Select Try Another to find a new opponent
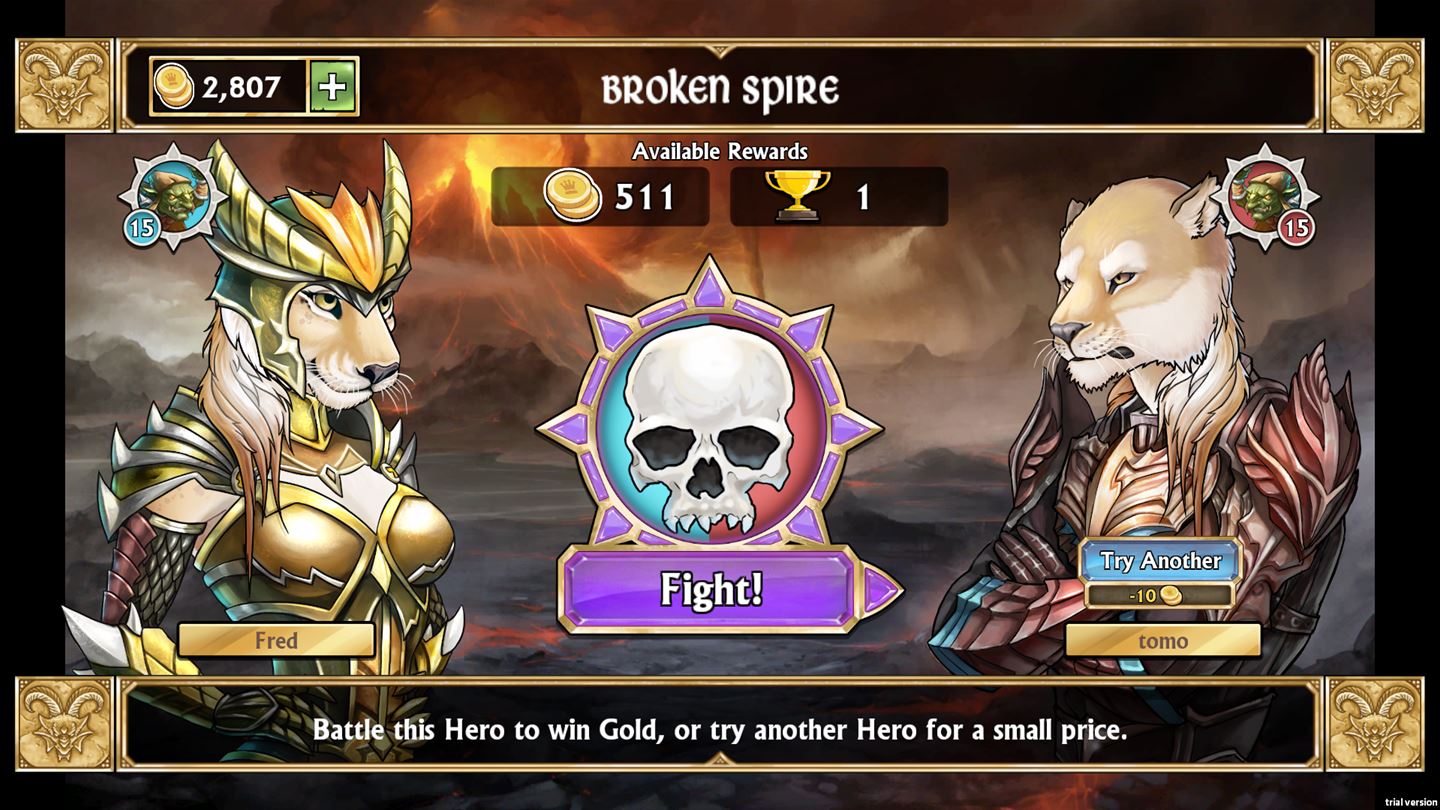The image size is (1440, 810). [1160, 561]
